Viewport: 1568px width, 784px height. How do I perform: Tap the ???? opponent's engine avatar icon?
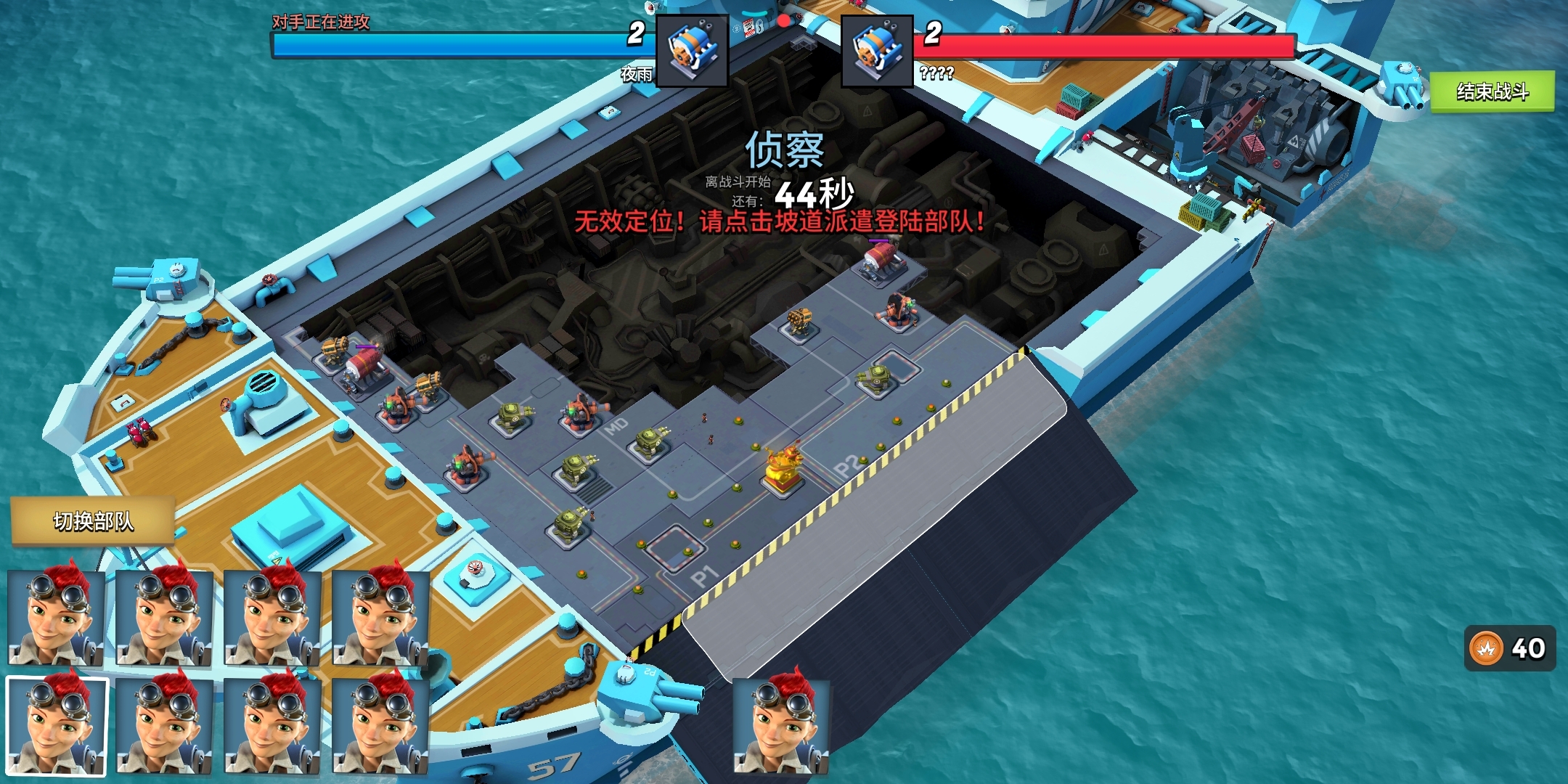click(x=877, y=51)
